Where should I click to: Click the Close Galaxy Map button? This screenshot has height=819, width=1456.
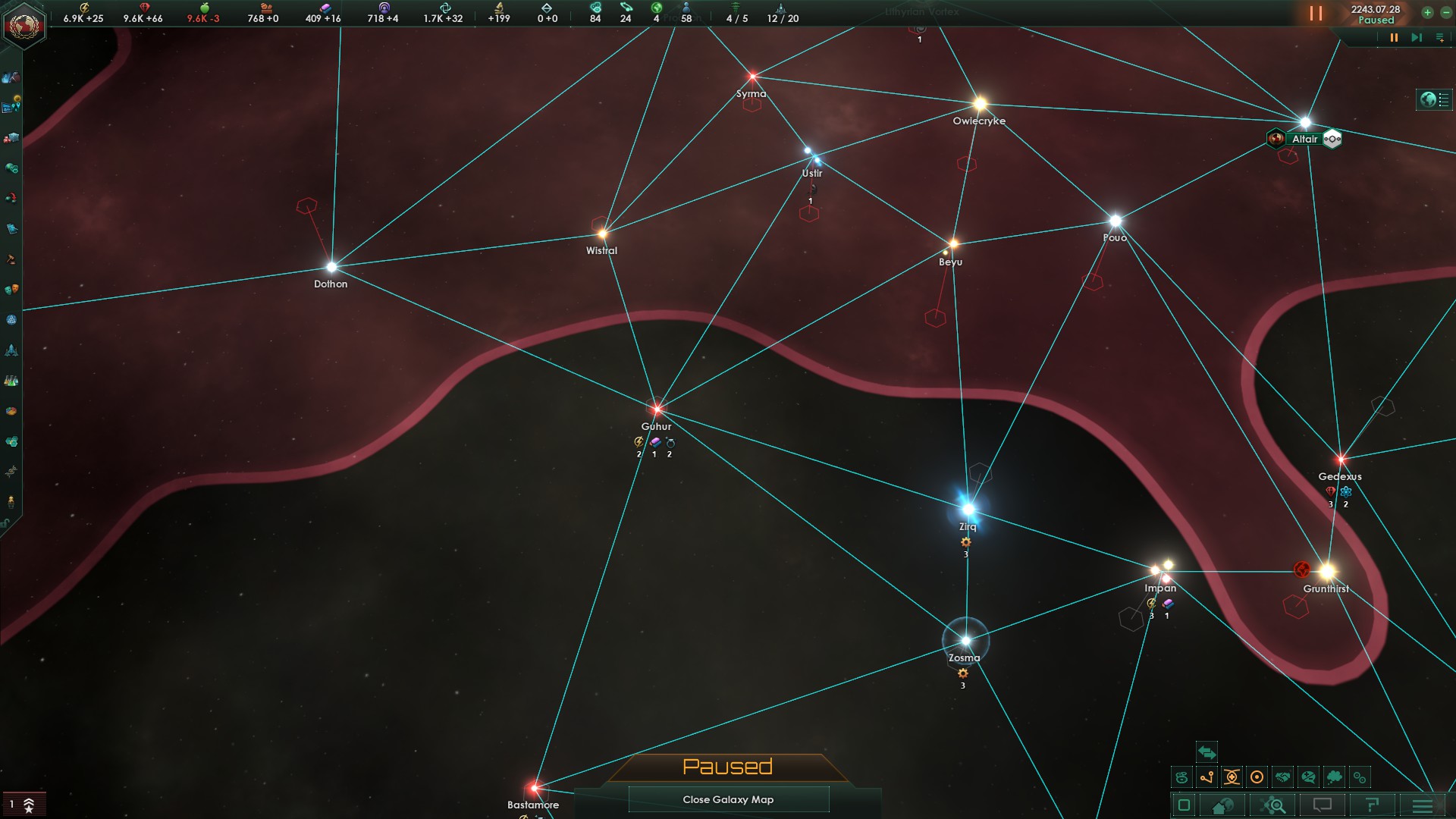(728, 799)
